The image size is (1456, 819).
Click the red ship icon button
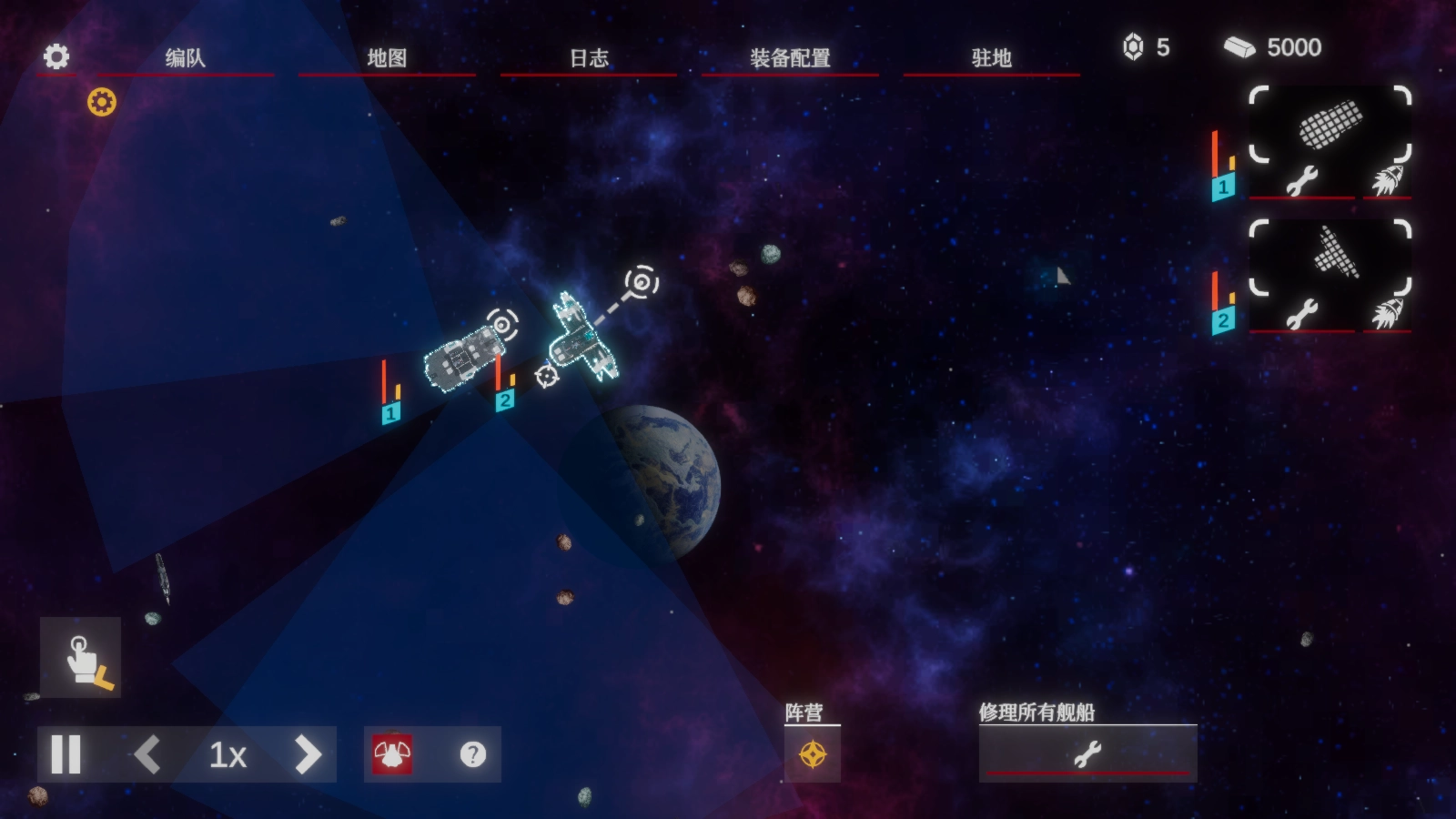point(392,754)
